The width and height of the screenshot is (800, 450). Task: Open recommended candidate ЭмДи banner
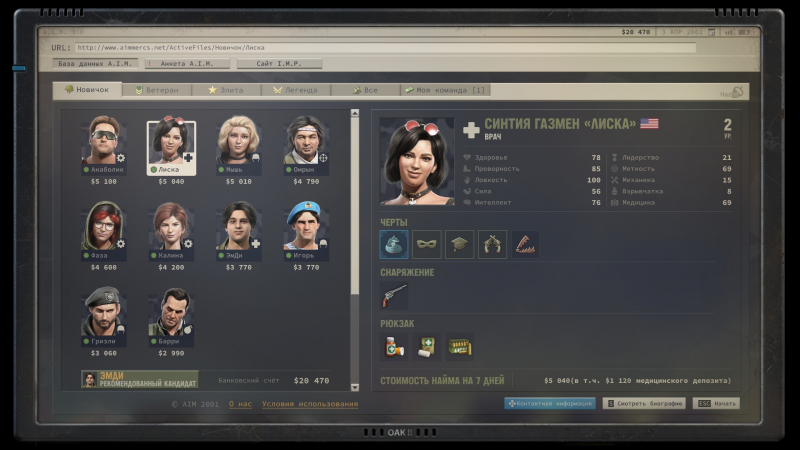coord(140,379)
